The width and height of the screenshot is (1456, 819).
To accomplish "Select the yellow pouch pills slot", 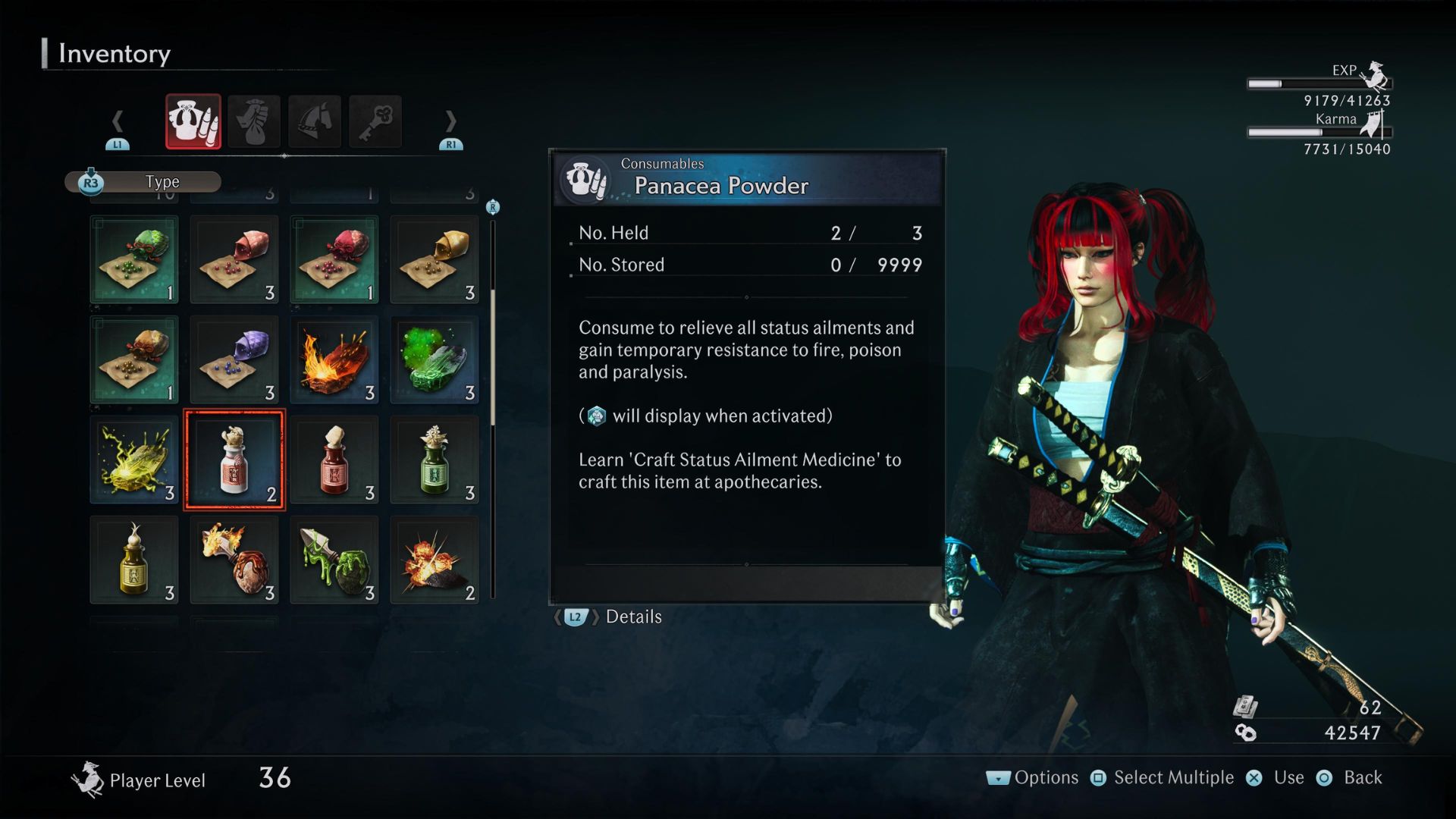I will pos(435,259).
